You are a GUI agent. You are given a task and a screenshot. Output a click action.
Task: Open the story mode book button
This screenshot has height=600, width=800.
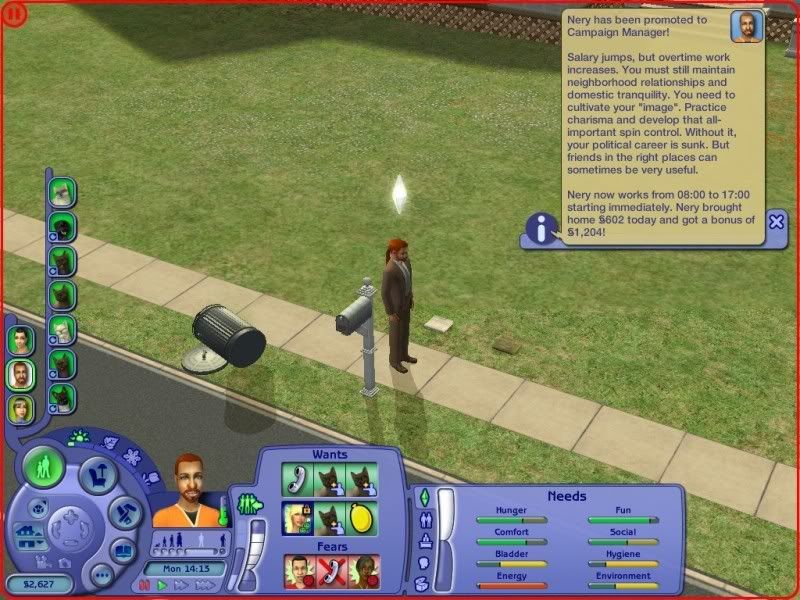point(124,550)
